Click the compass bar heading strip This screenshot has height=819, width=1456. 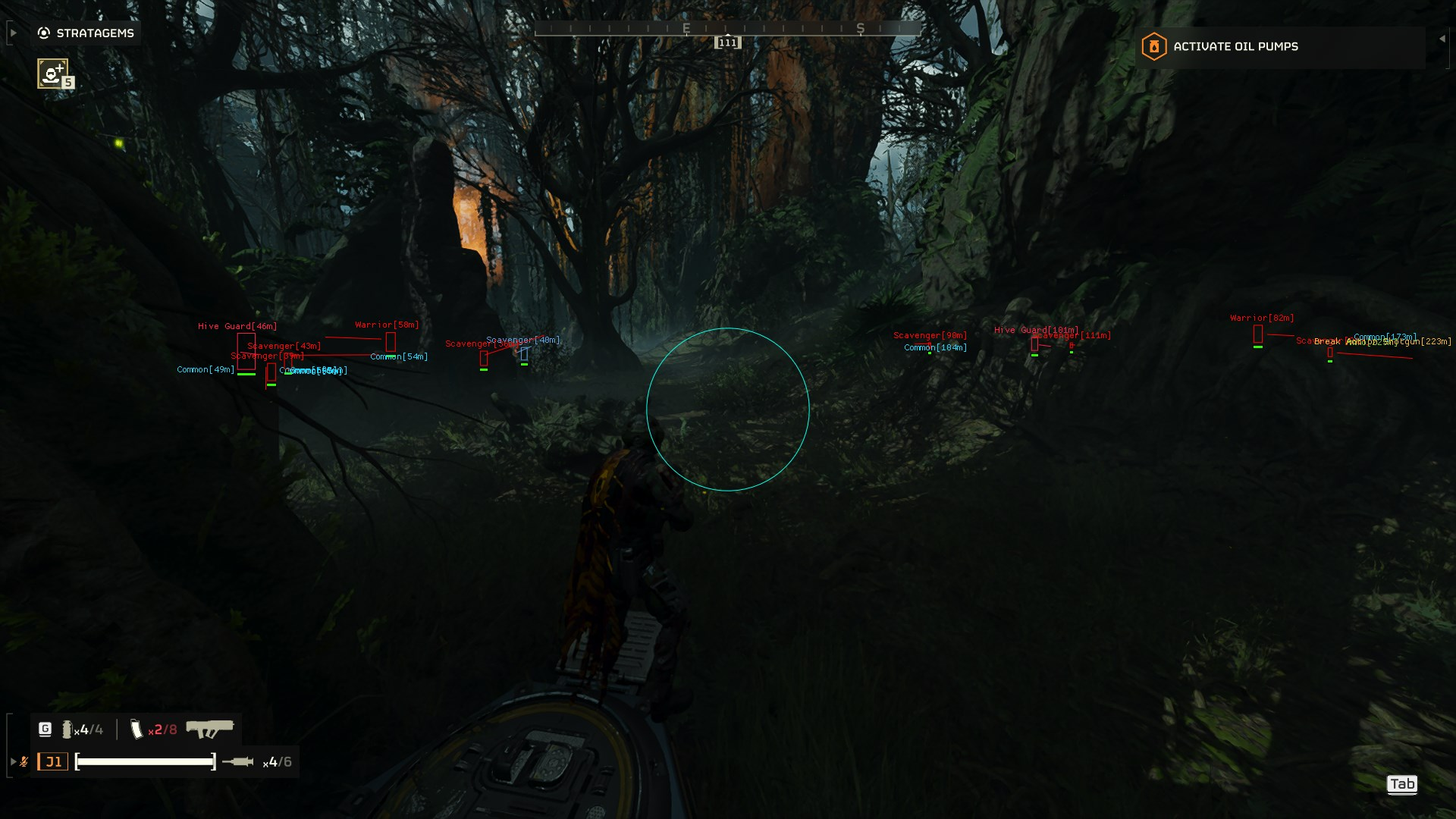click(x=727, y=29)
